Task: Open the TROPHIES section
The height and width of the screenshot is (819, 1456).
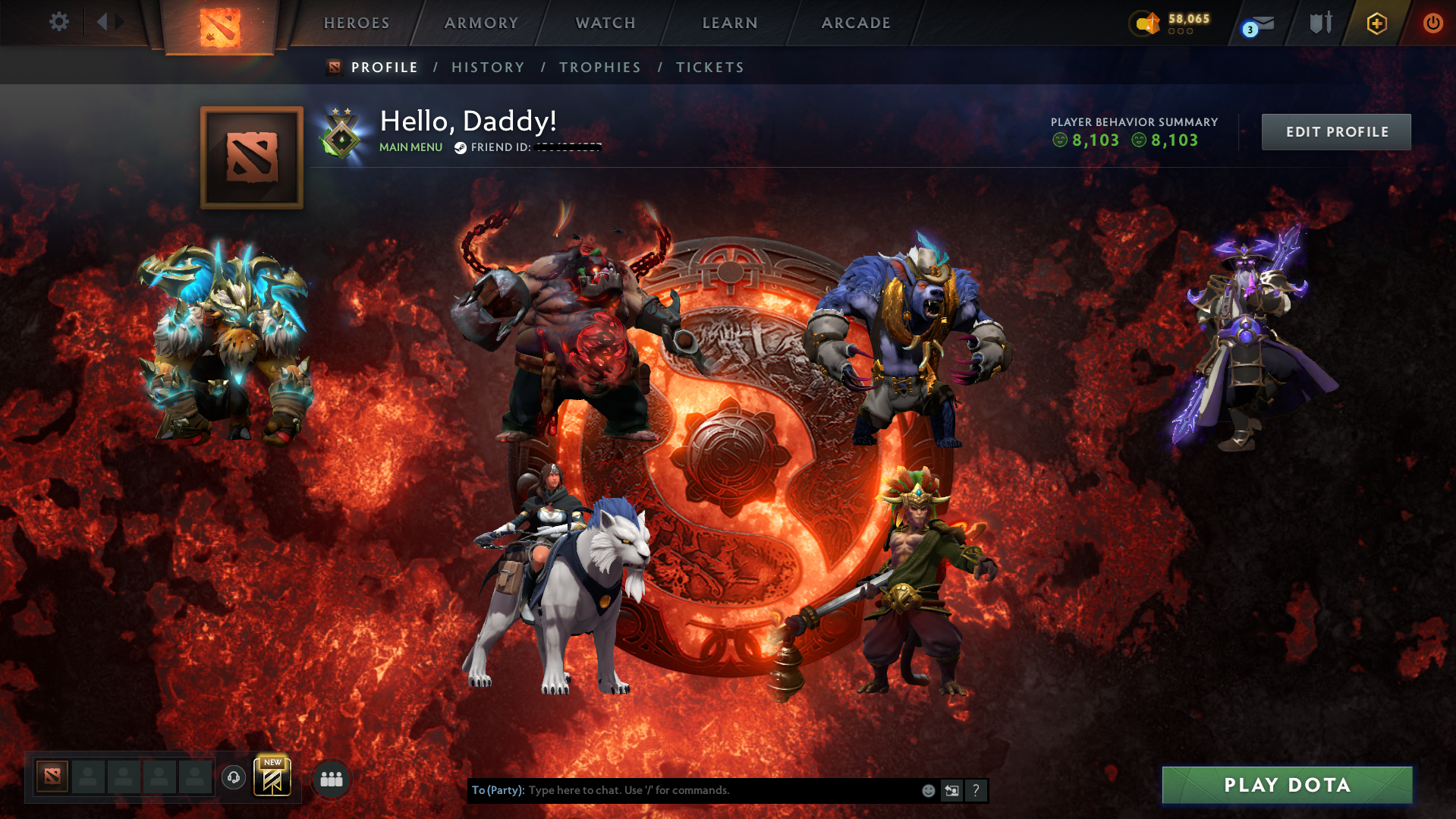Action: (599, 67)
